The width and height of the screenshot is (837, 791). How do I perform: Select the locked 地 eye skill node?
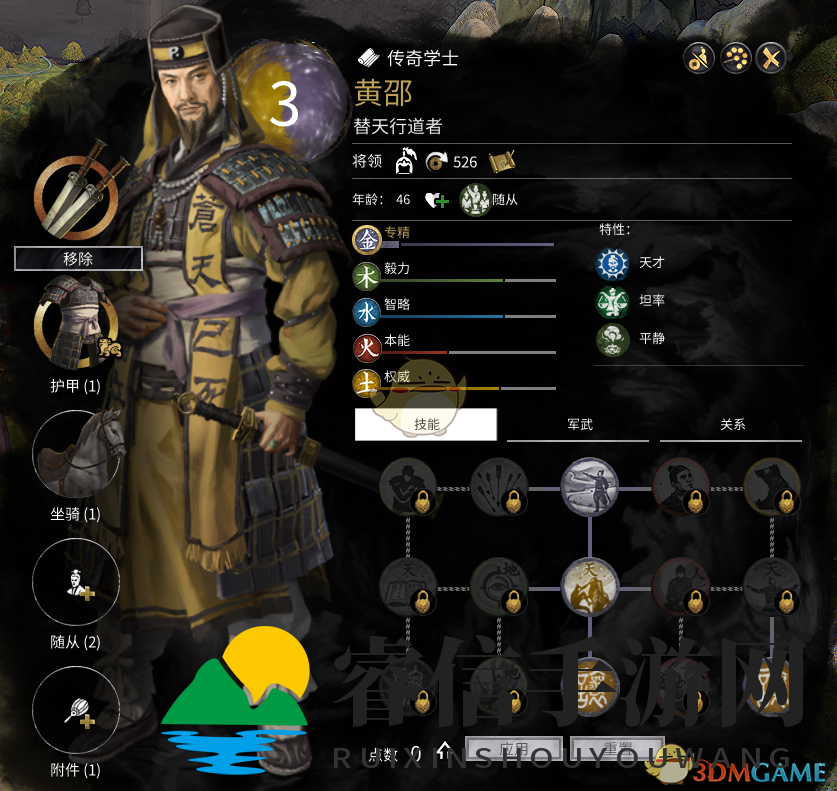point(499,585)
